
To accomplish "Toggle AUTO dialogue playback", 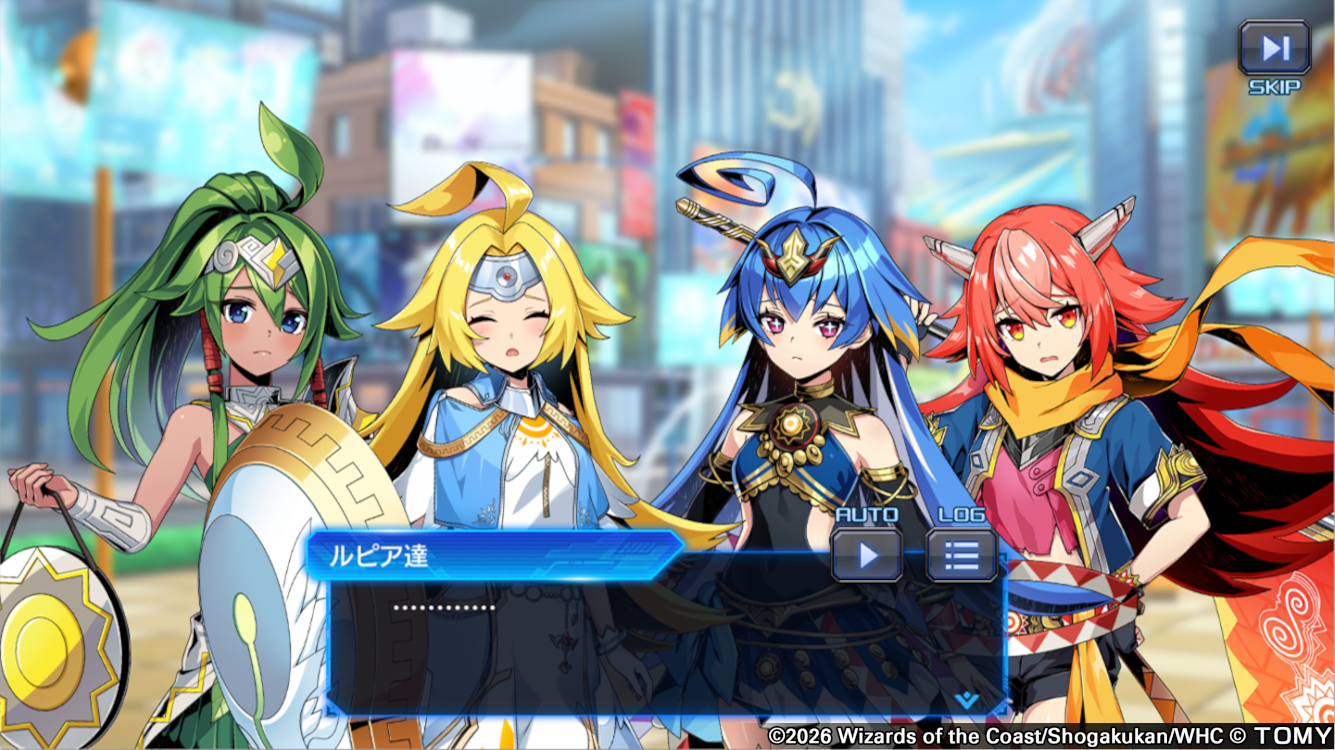I will (x=867, y=554).
